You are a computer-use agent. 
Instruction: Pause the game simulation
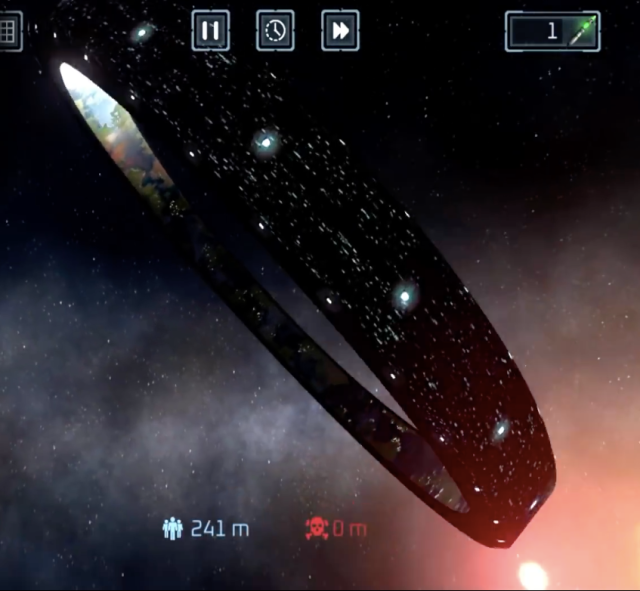click(210, 31)
